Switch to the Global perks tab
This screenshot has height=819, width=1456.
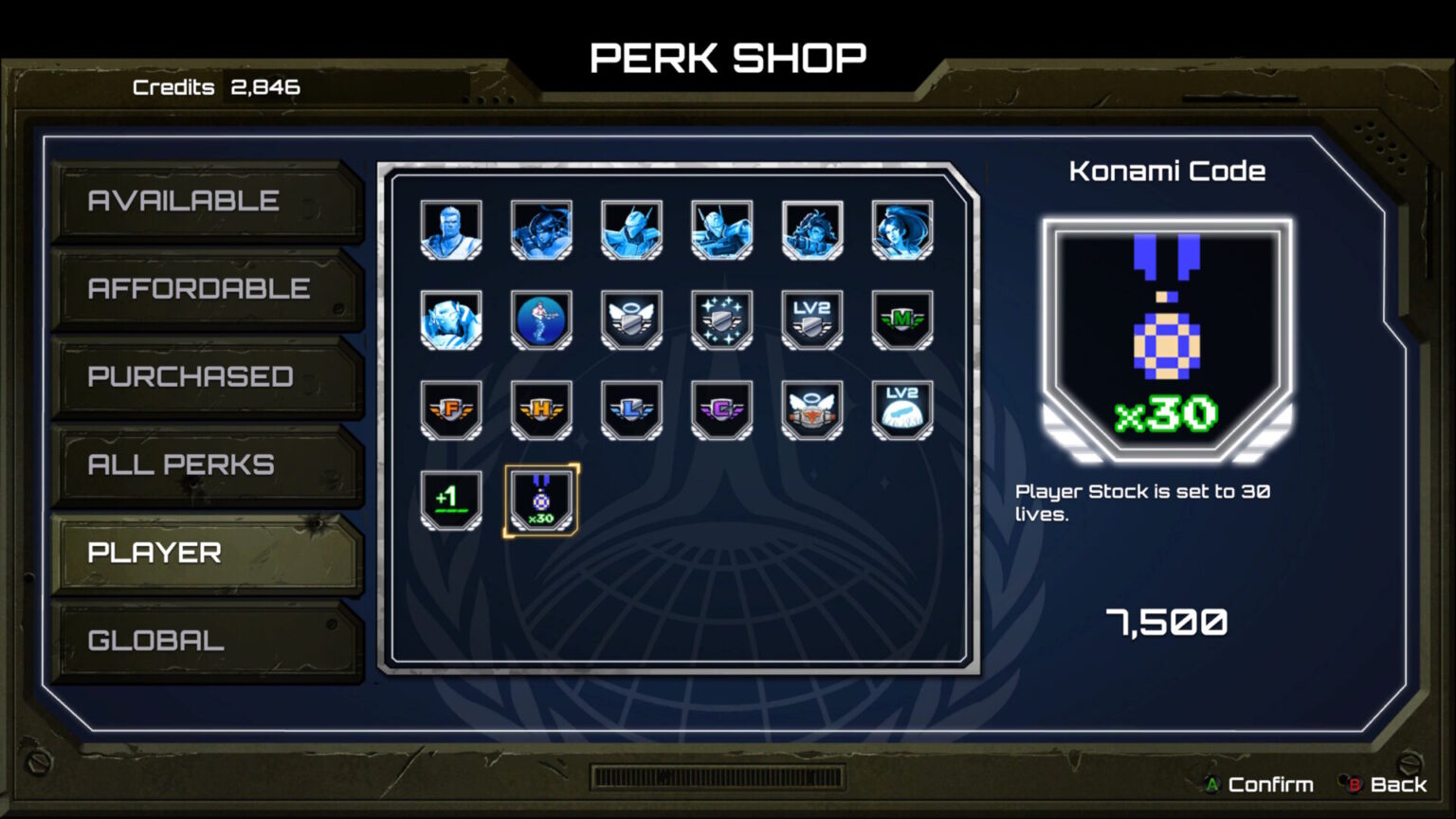click(x=207, y=641)
